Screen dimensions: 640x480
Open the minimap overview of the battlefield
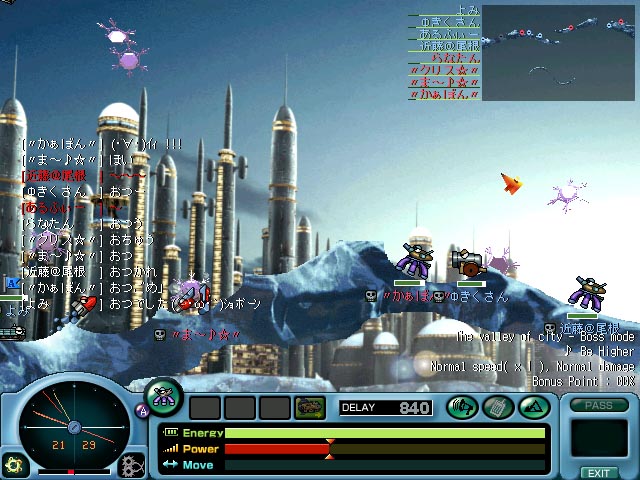(560, 52)
